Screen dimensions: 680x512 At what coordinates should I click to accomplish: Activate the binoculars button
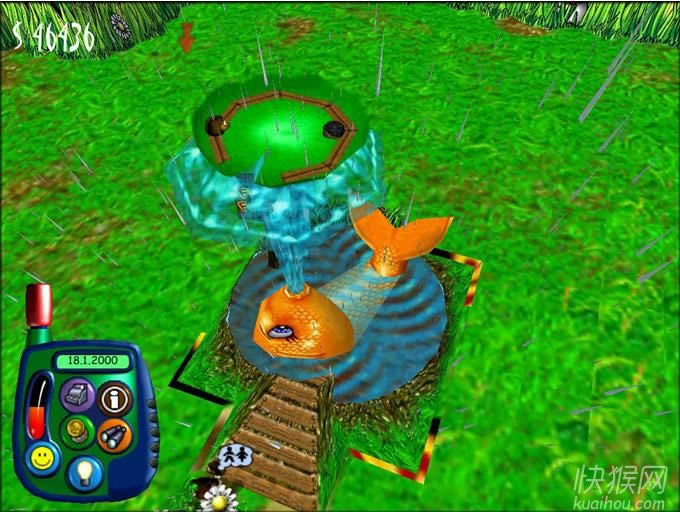pyautogui.click(x=113, y=436)
